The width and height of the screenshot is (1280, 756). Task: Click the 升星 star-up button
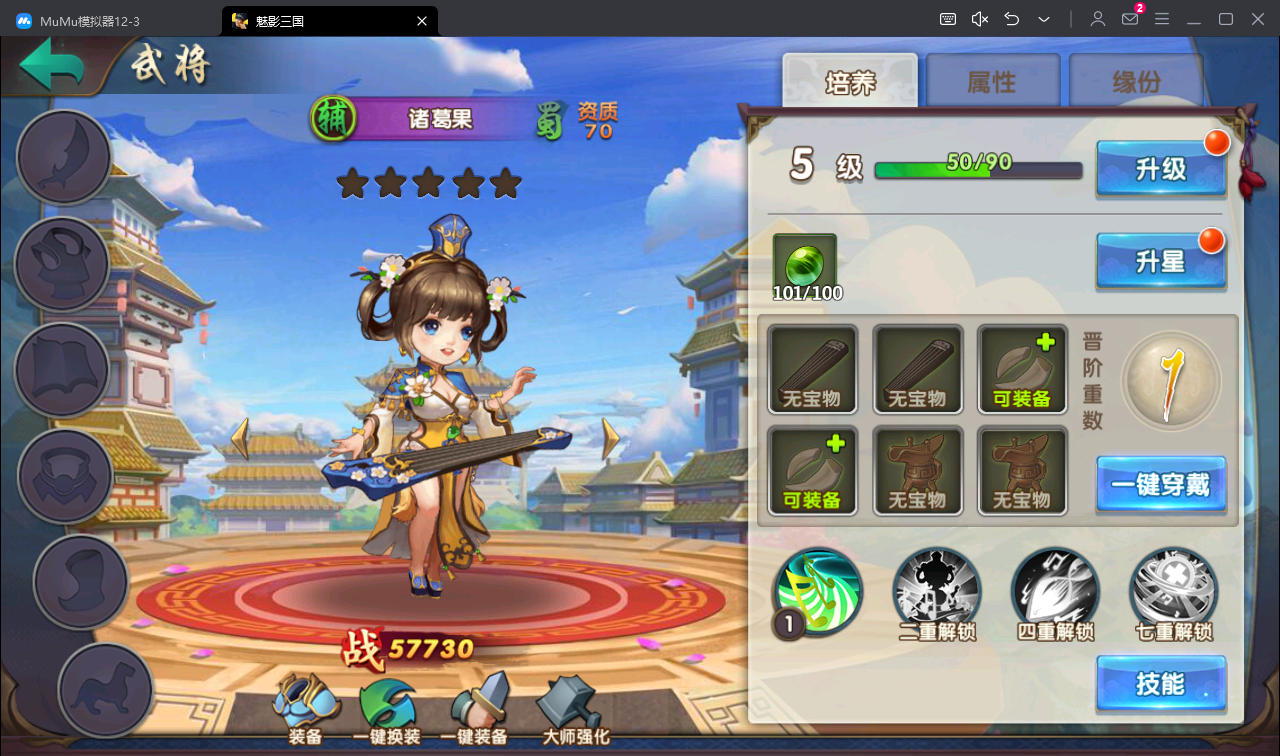click(x=1160, y=261)
